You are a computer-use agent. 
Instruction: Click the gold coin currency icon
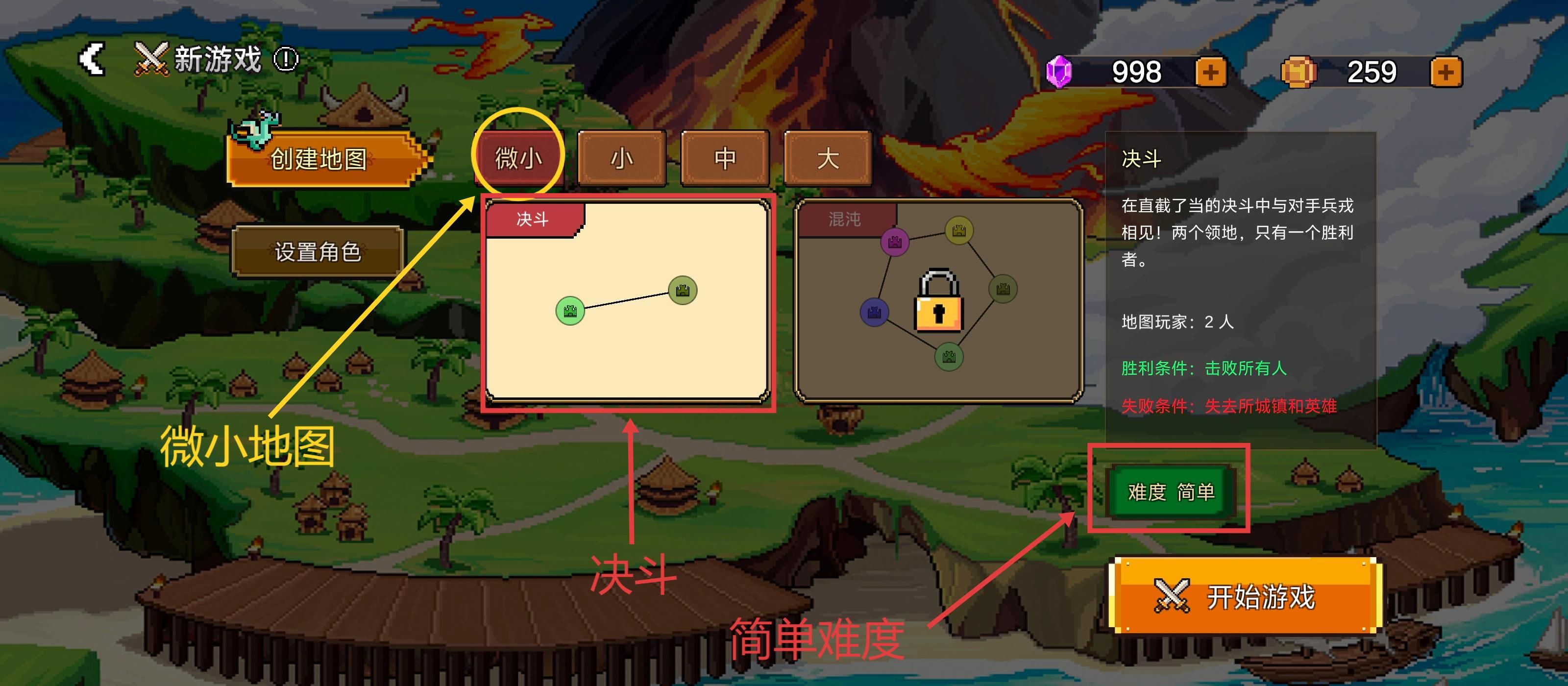point(1299,72)
